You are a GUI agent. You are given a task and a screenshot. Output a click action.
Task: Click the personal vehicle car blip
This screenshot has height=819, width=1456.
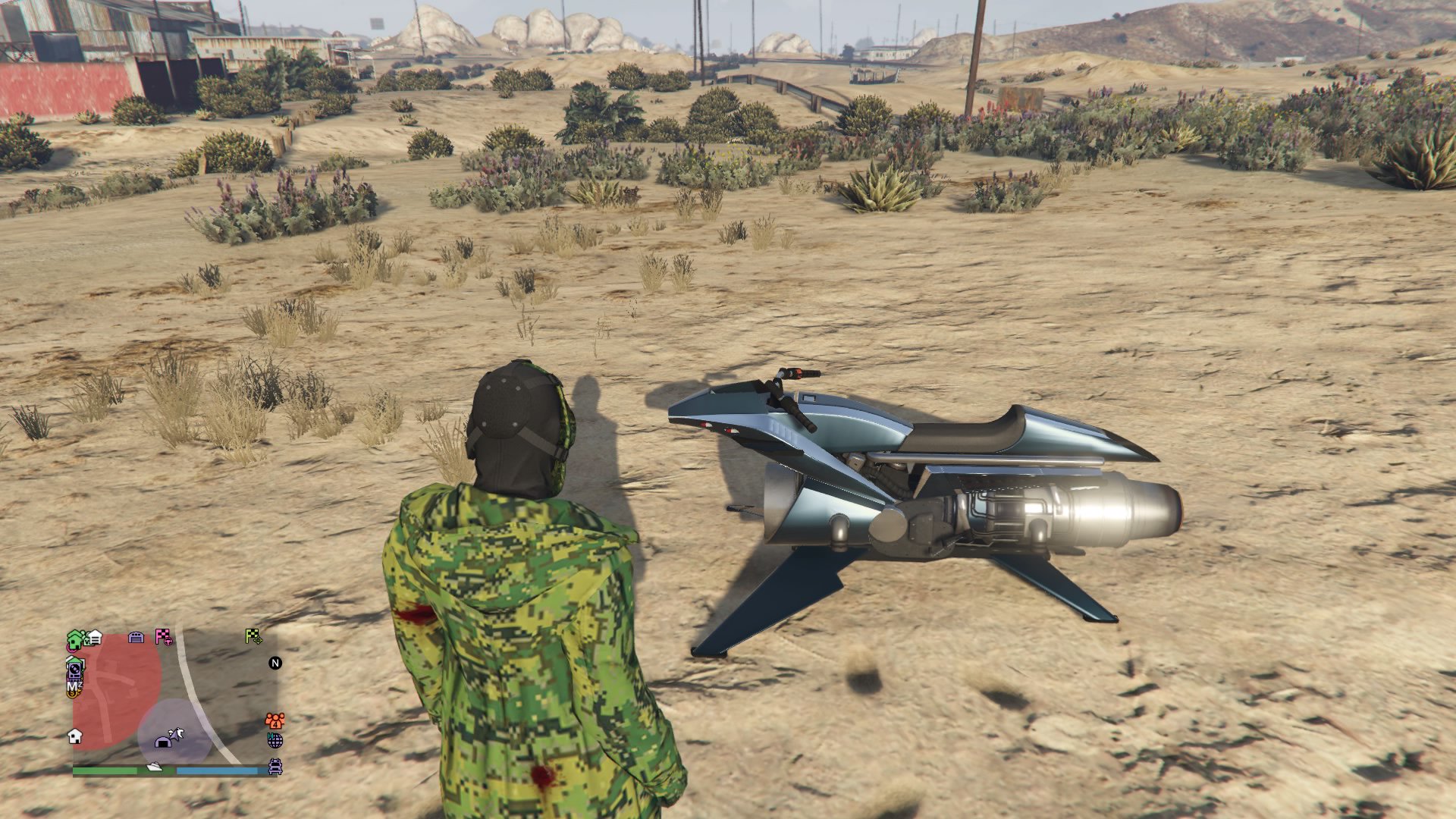point(275,767)
